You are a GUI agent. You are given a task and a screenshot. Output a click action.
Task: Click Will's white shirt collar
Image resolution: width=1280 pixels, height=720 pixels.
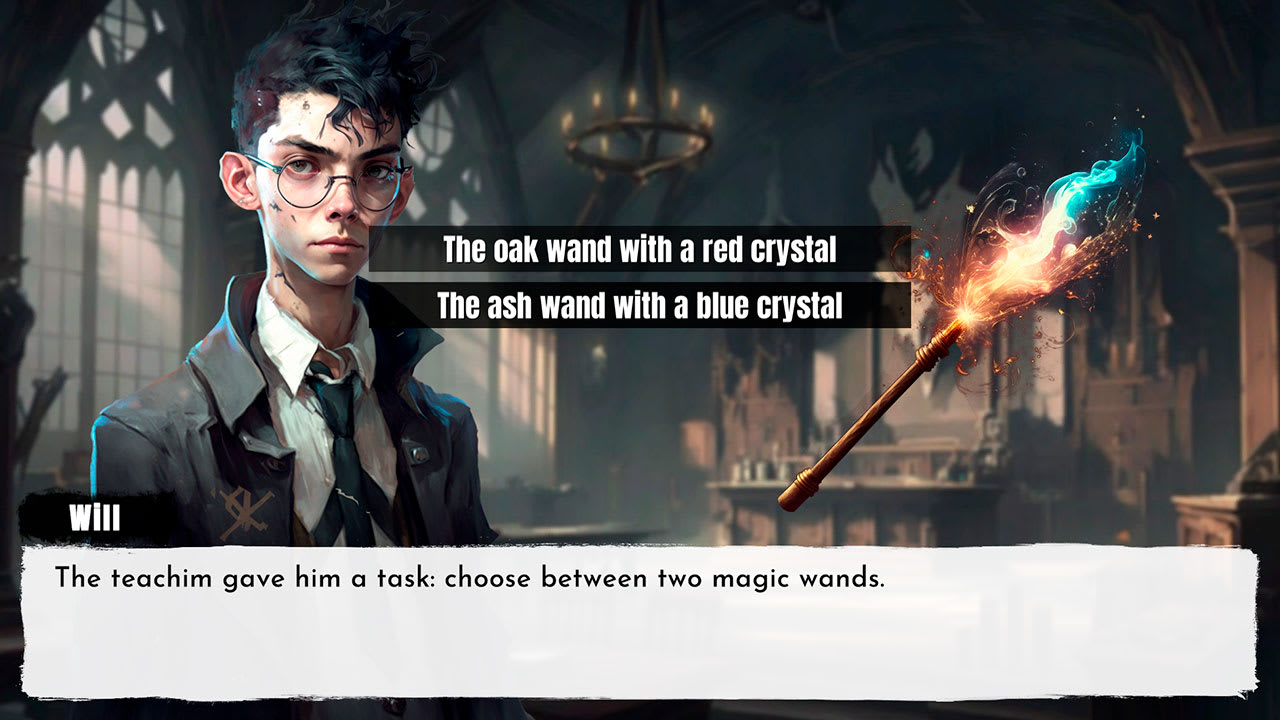click(x=290, y=350)
